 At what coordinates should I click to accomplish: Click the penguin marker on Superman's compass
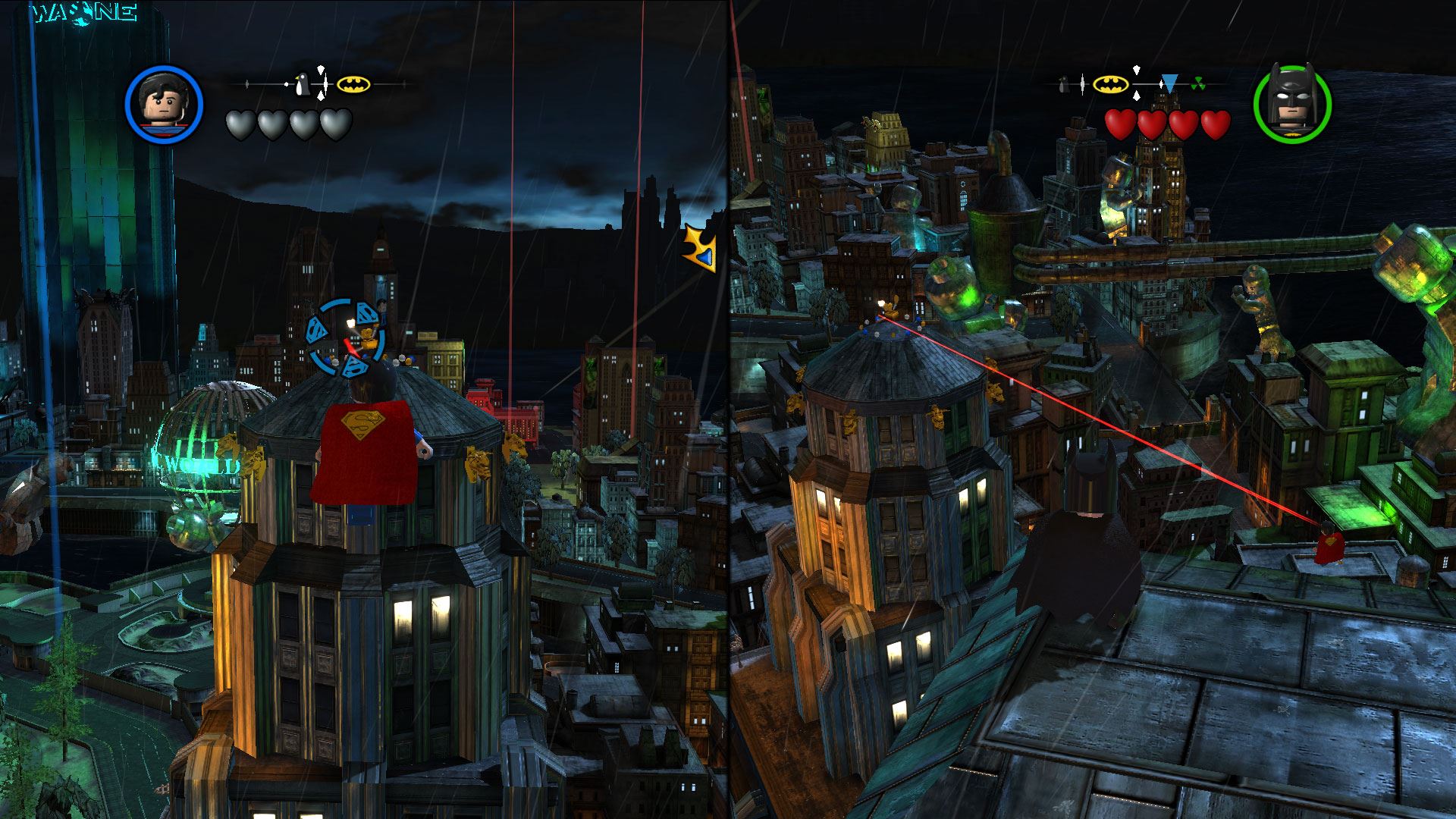pyautogui.click(x=302, y=84)
